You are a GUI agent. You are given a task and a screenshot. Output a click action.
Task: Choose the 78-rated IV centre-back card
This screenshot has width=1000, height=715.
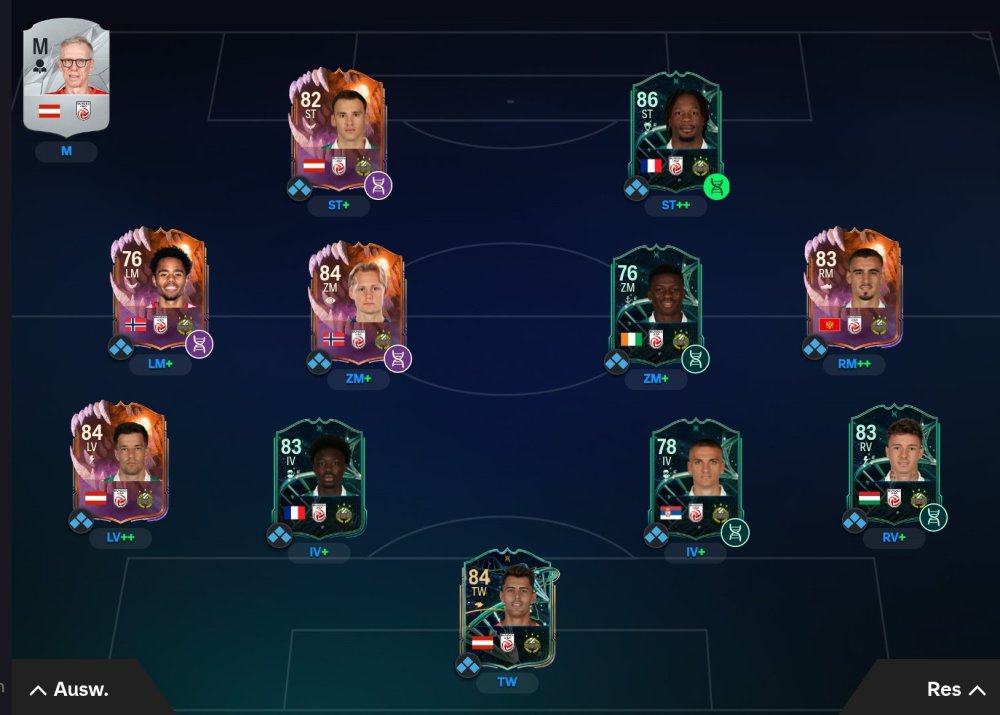tap(695, 478)
